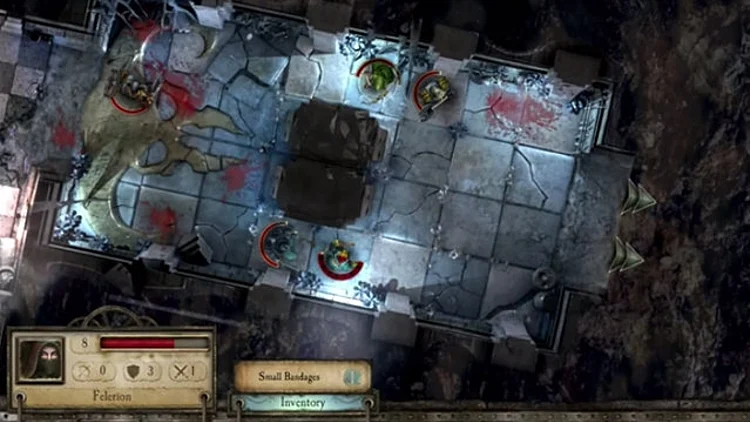Open the Inventory panel
Screen dimensions: 750x422
tap(304, 402)
